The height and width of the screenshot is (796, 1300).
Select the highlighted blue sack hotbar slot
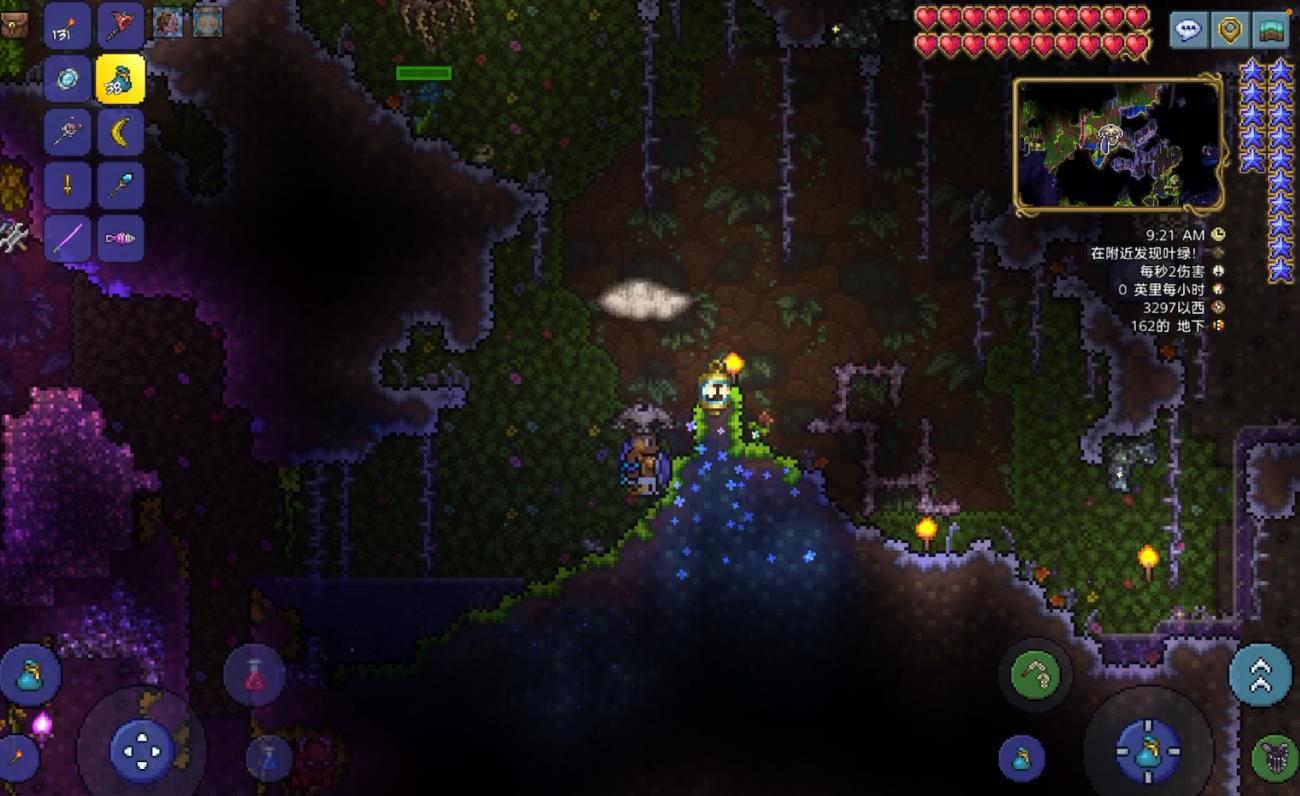coord(120,79)
